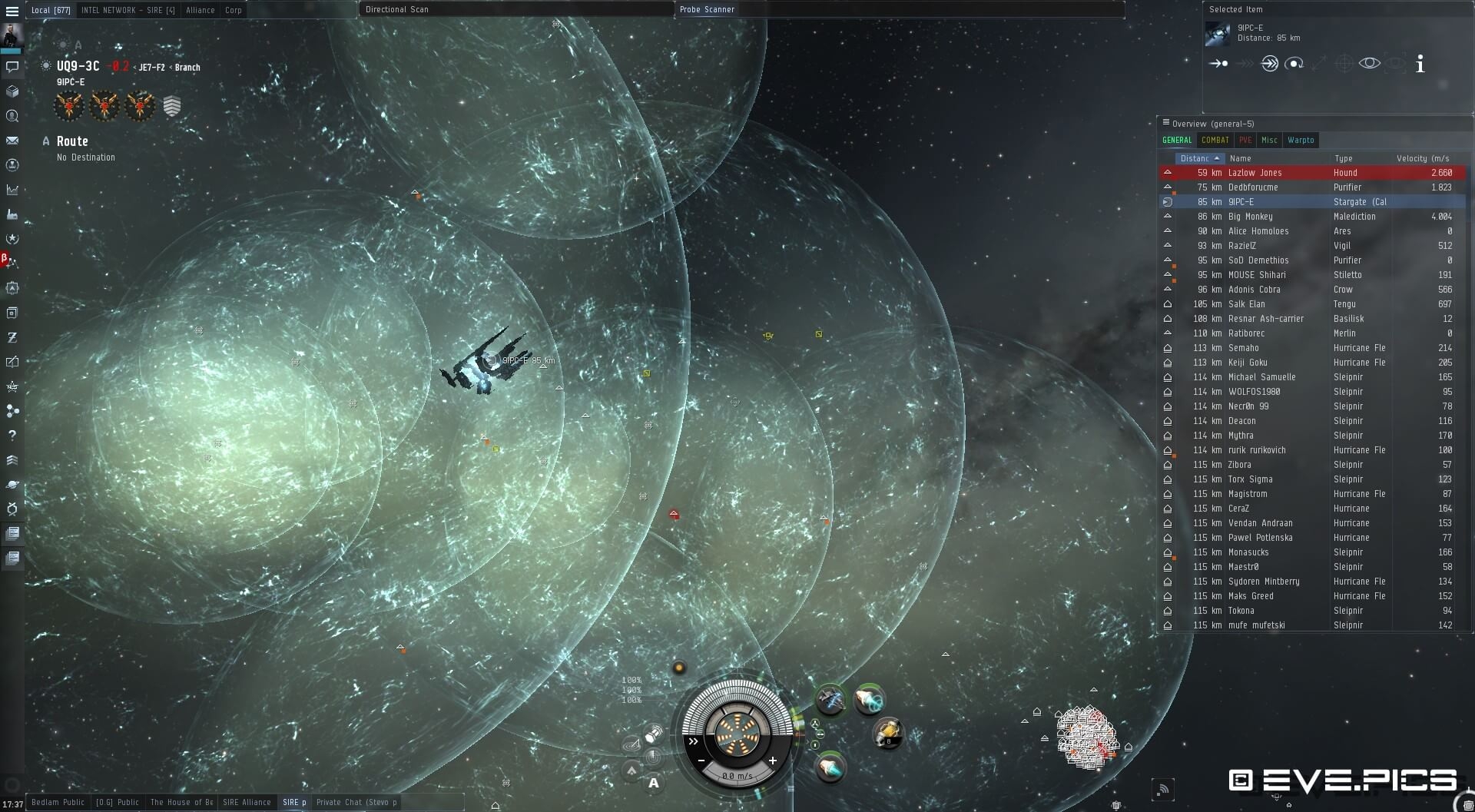Open the Neocom hamburger menu
1475x812 pixels.
[12, 12]
